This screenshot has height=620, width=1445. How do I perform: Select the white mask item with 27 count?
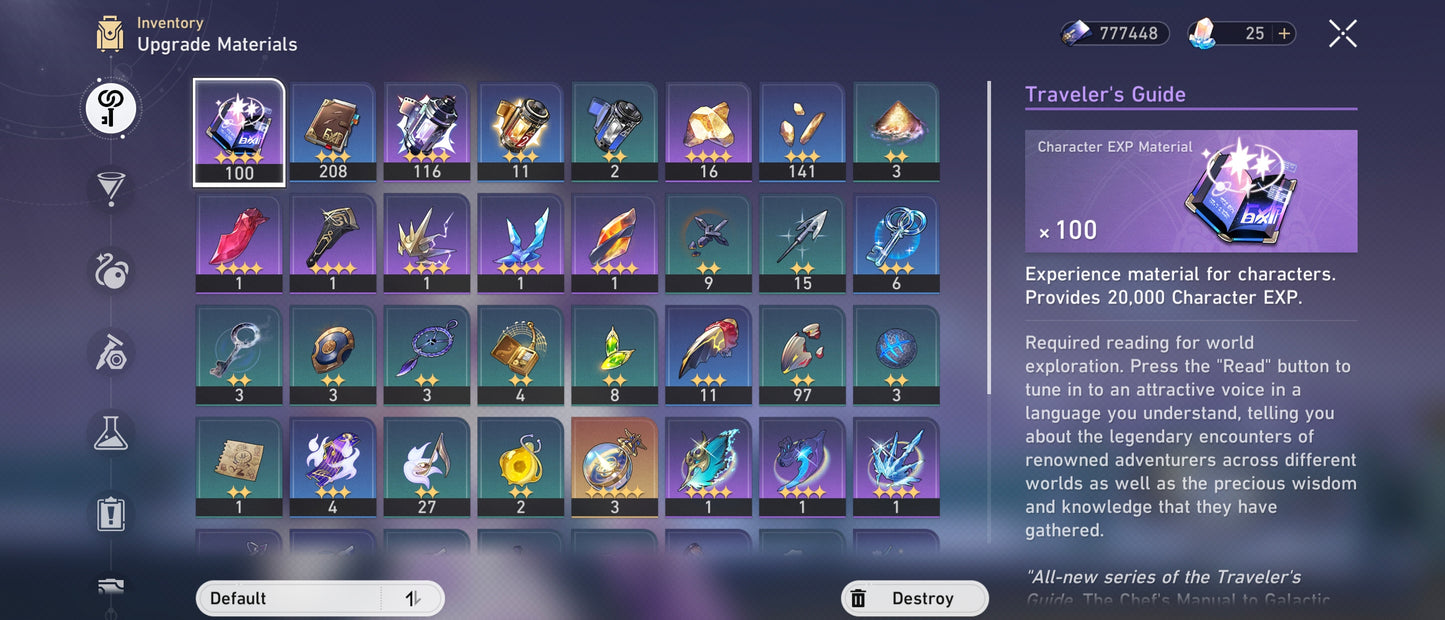point(427,466)
